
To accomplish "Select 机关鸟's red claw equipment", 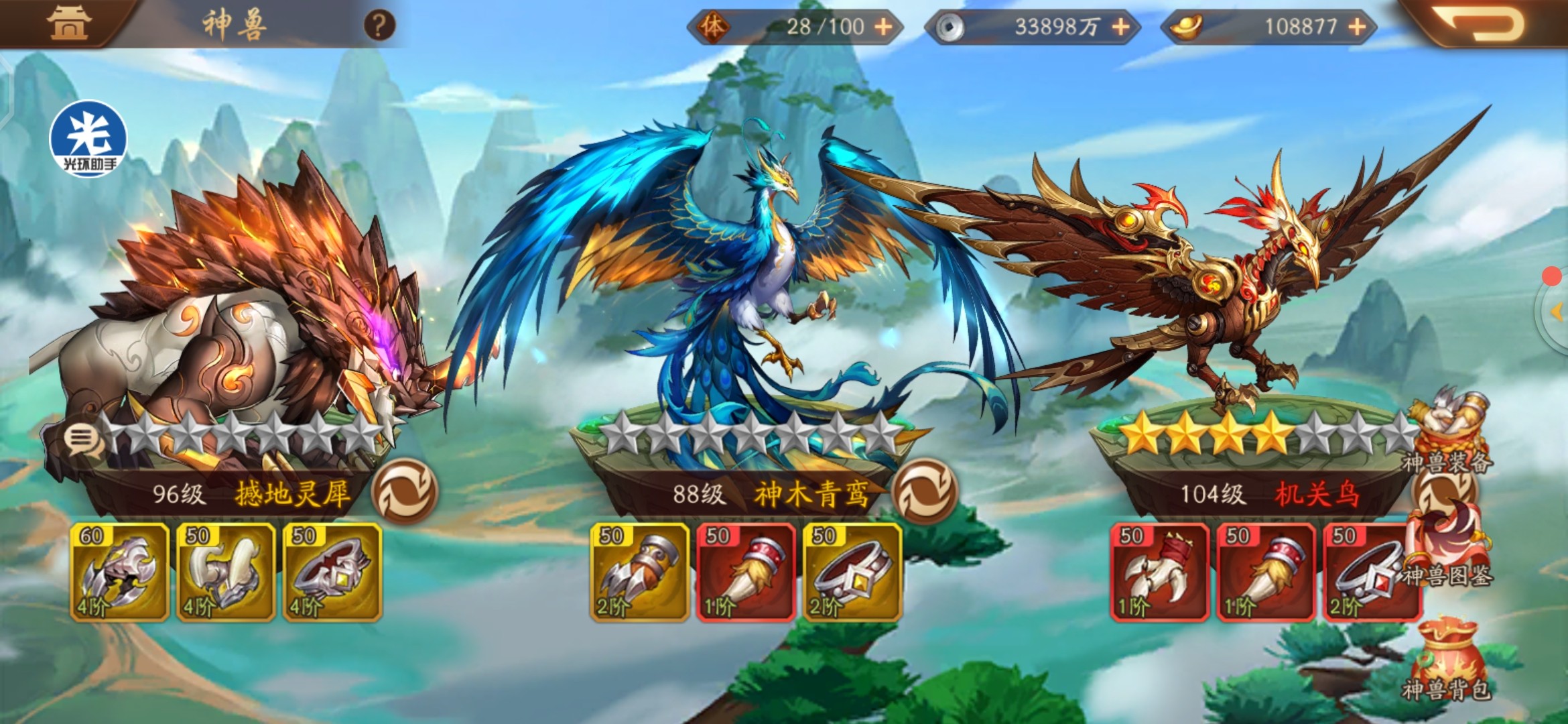I will click(x=1159, y=572).
